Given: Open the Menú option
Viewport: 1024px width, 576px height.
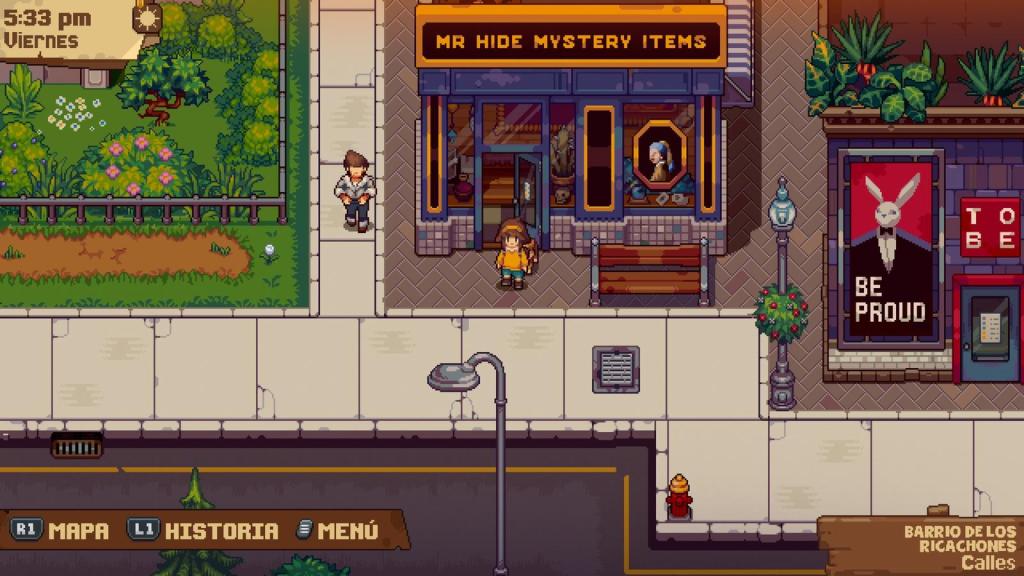Looking at the screenshot, I should [338, 530].
